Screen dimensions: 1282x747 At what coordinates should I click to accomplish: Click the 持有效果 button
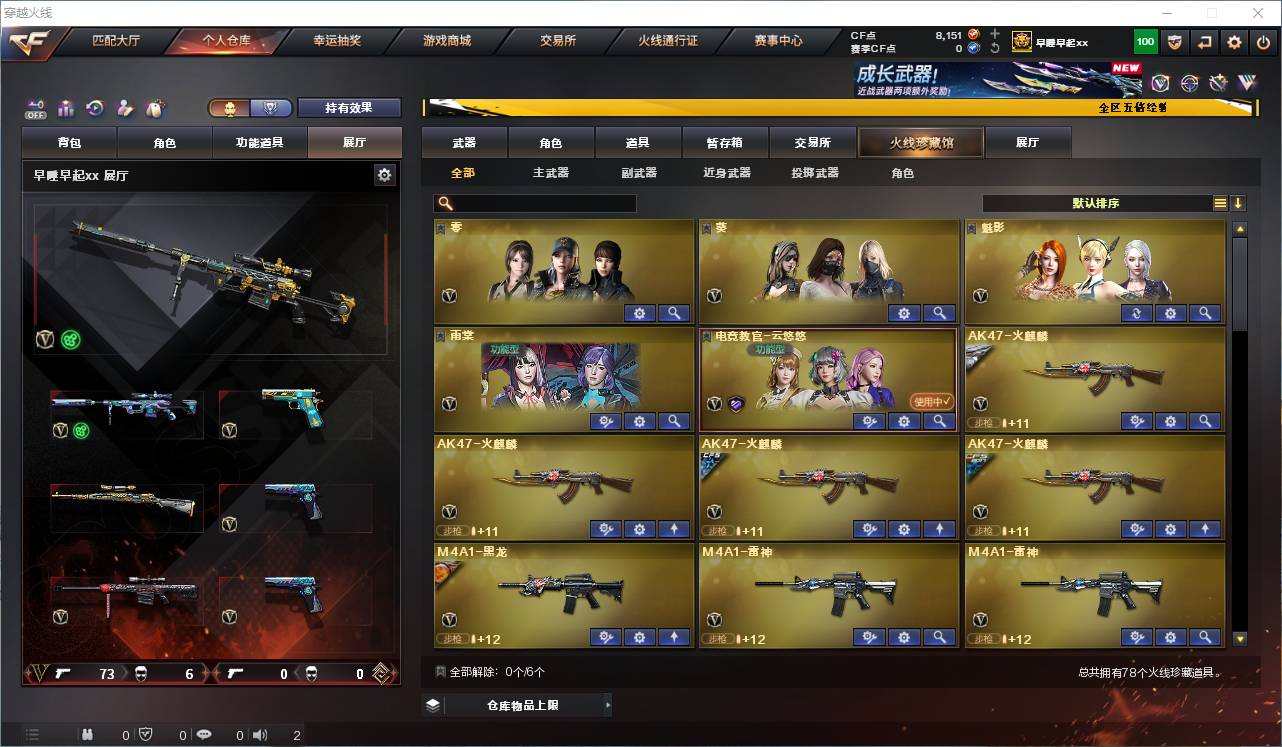tap(349, 107)
